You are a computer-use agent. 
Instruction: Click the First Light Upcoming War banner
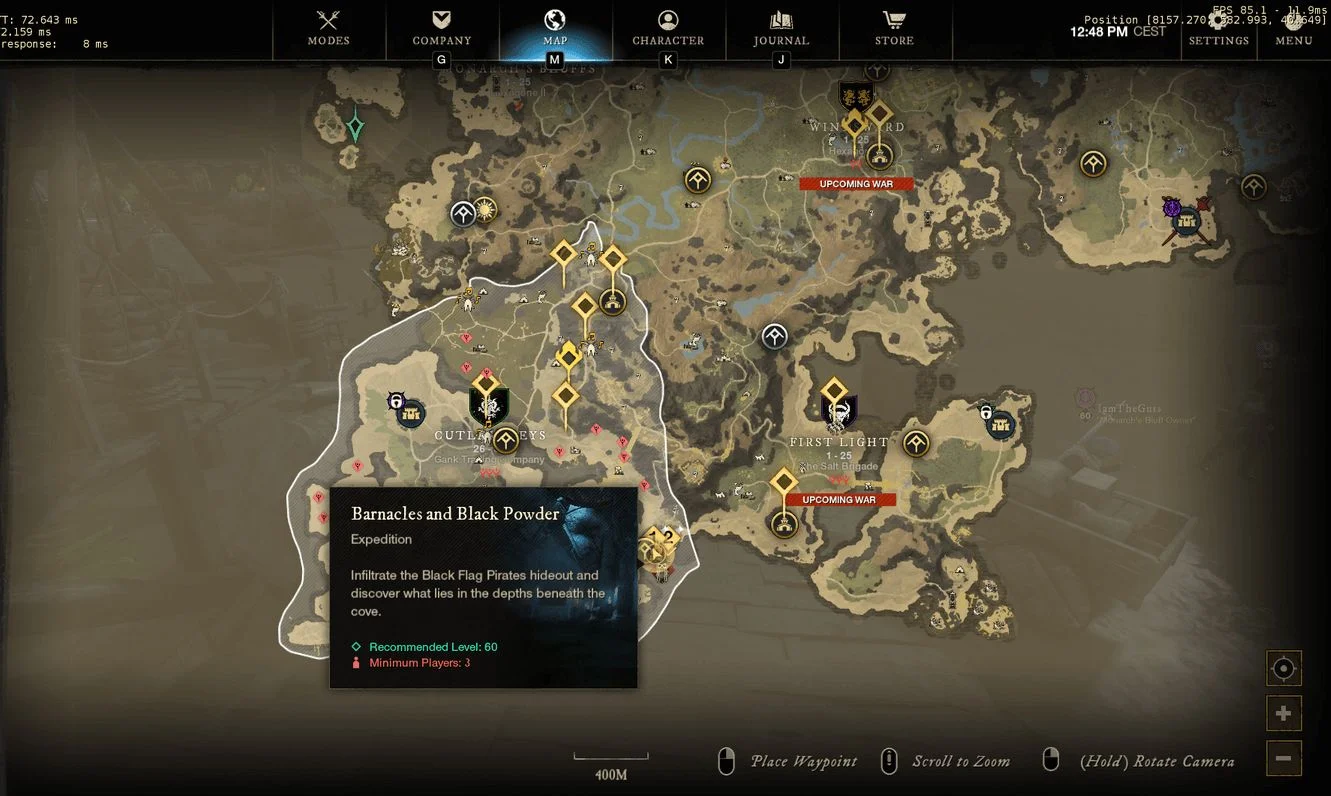[839, 500]
